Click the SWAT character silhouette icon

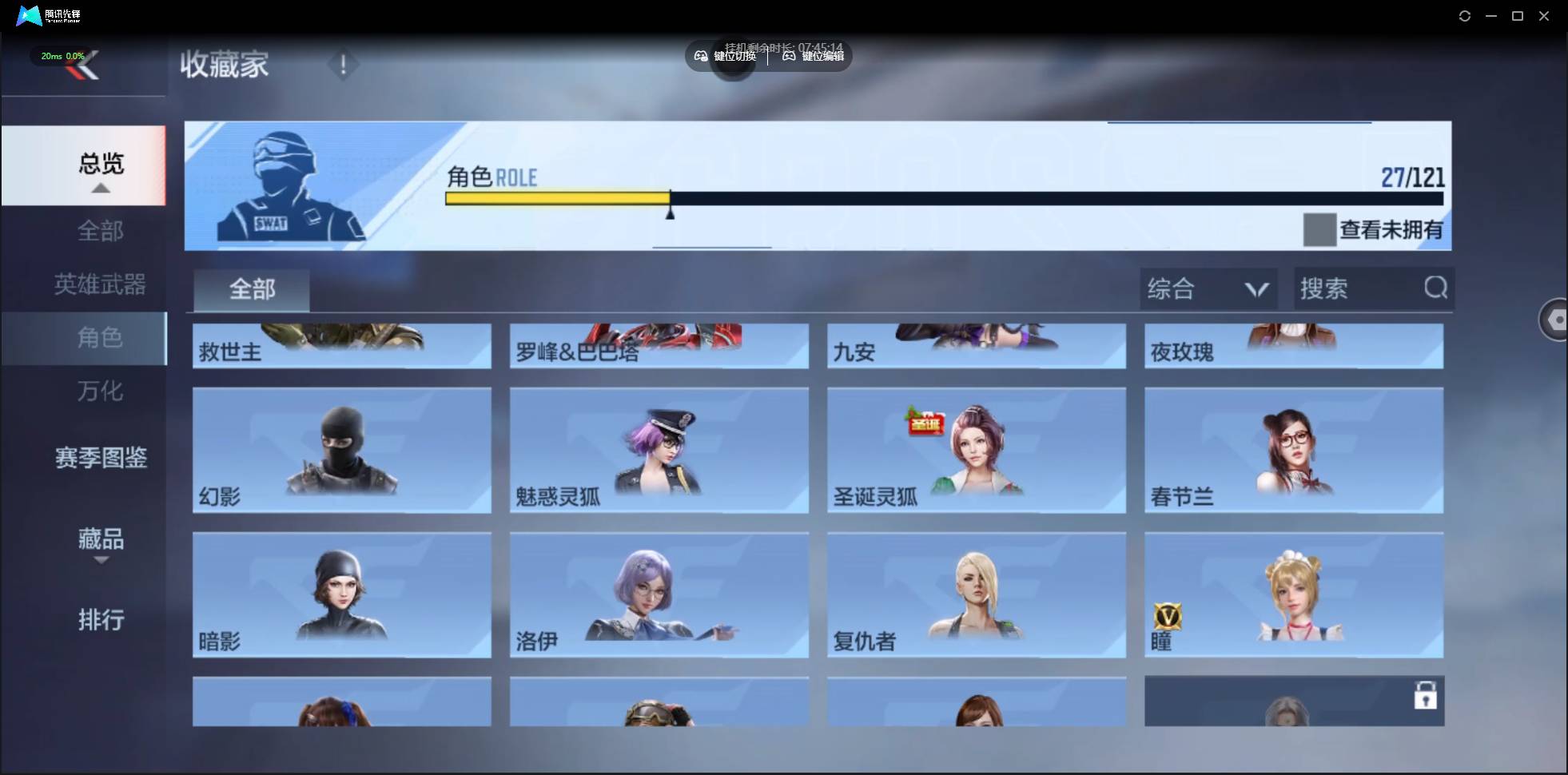(289, 184)
